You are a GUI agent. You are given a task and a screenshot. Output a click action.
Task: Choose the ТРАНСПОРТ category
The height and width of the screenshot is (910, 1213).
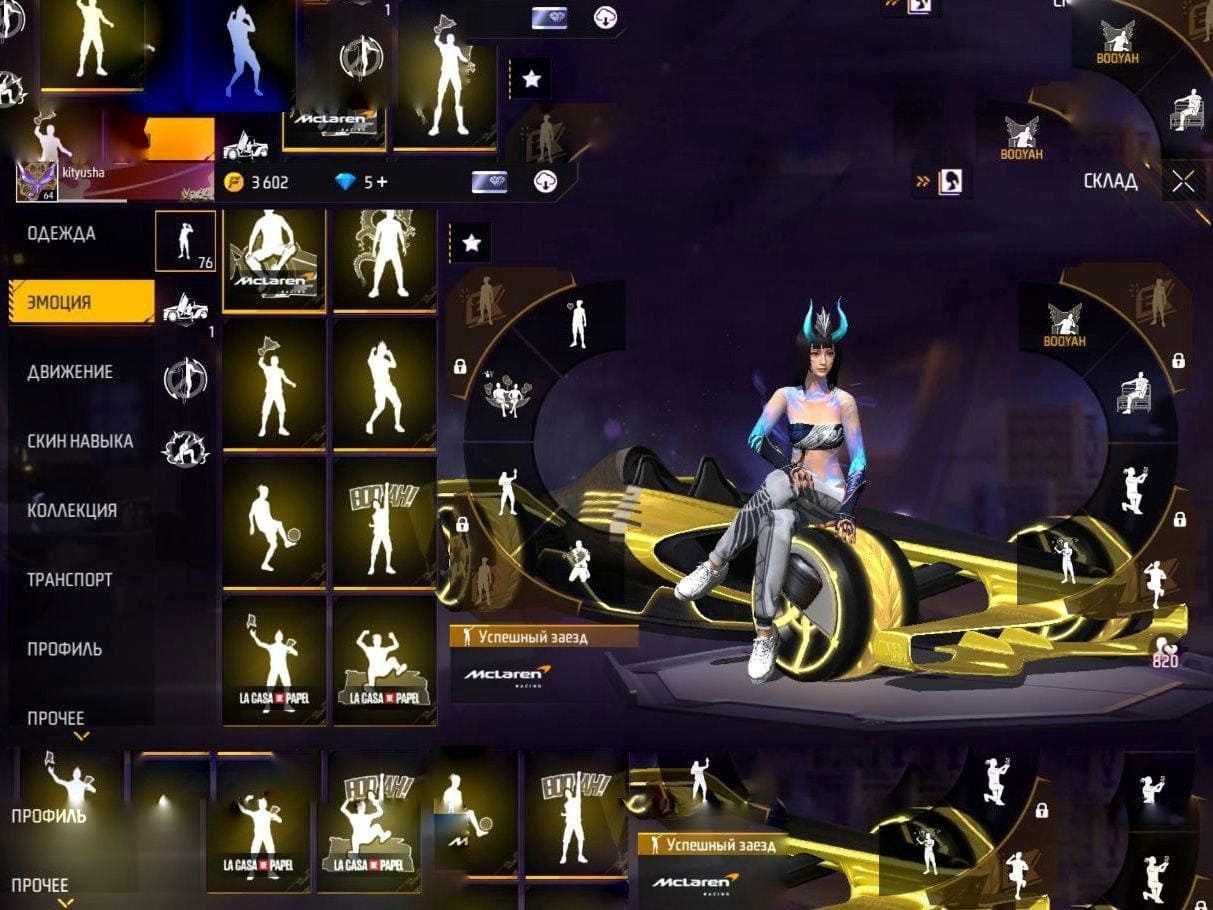(x=70, y=579)
